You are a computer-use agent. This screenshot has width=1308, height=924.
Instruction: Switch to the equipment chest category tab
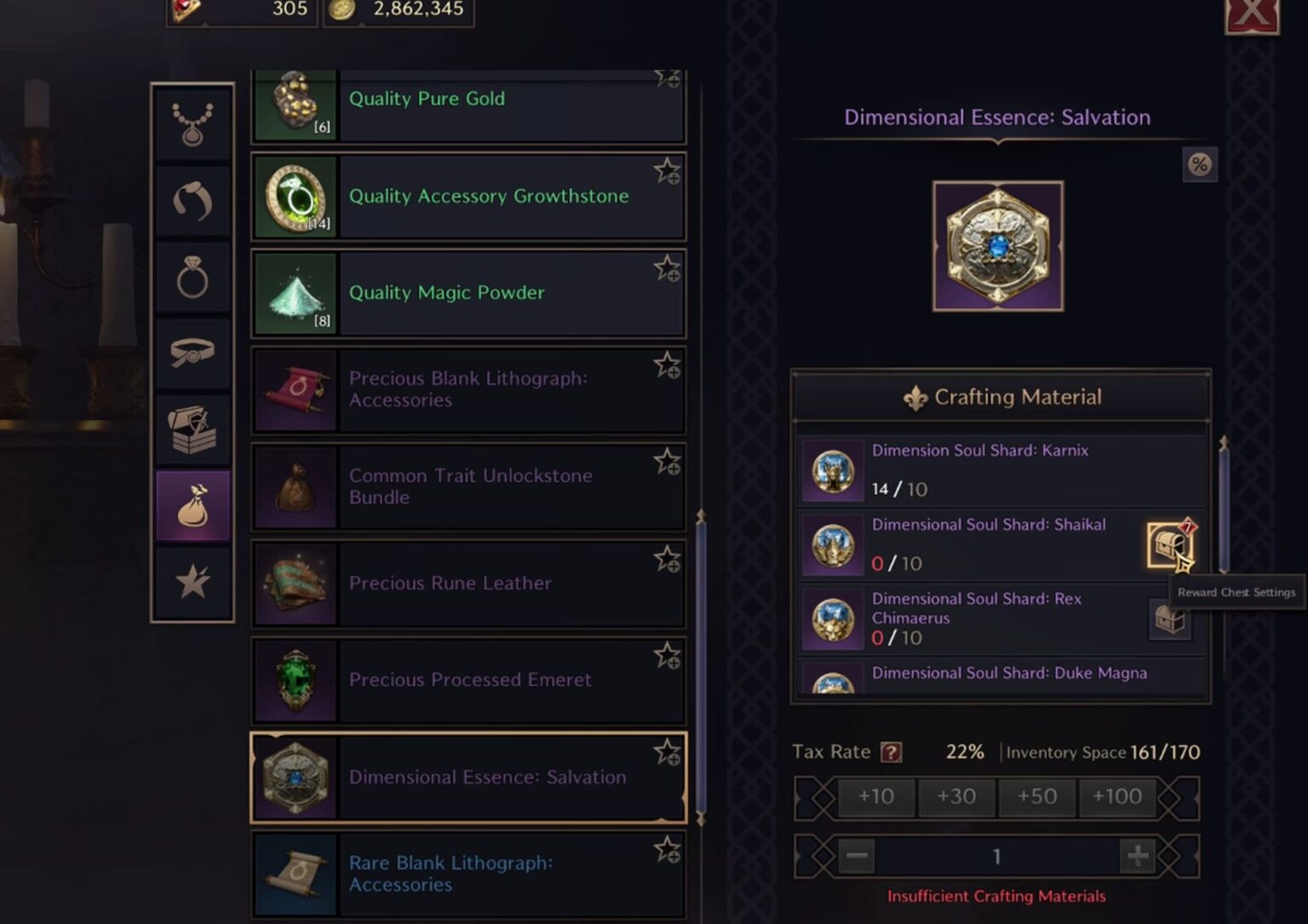(x=192, y=428)
